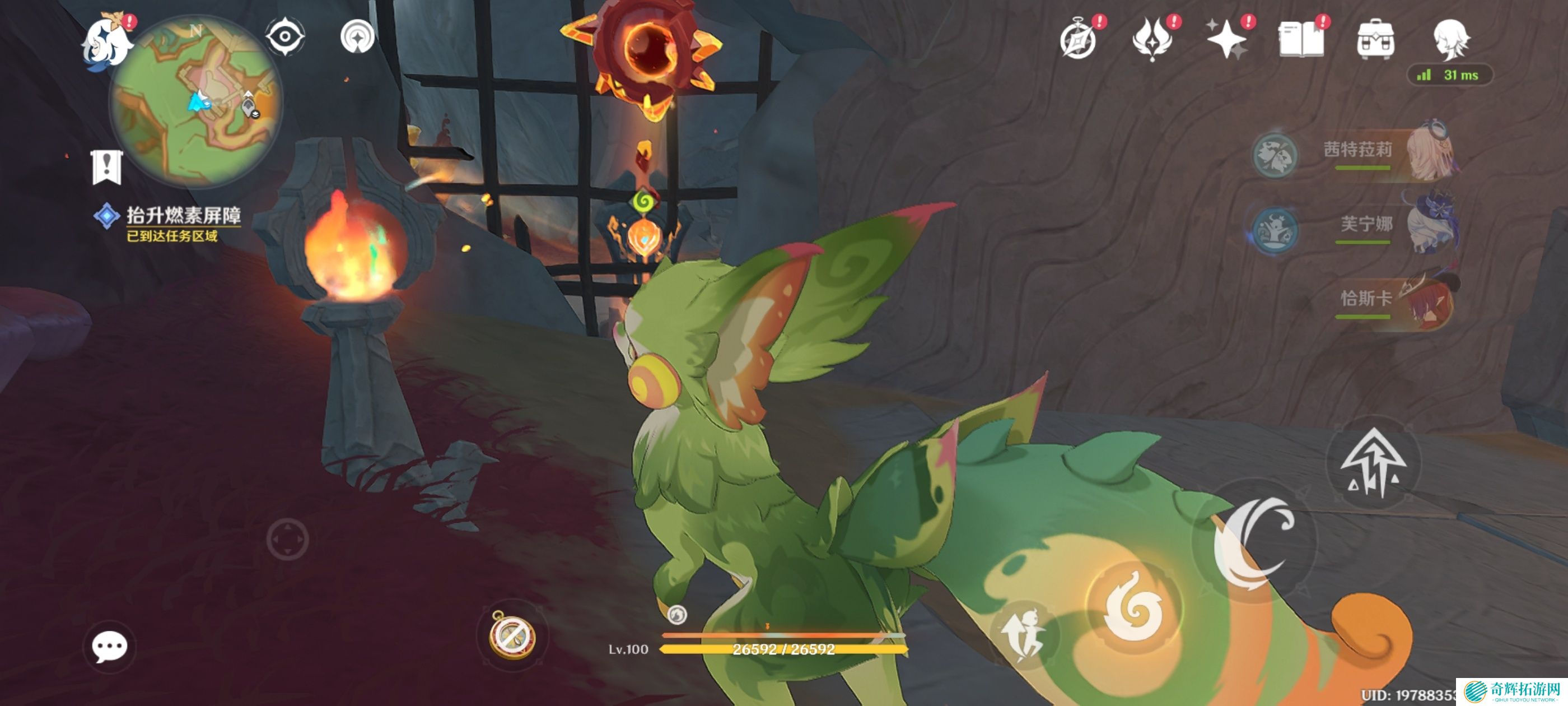Open the circular minimap
The width and height of the screenshot is (1568, 706).
click(196, 100)
